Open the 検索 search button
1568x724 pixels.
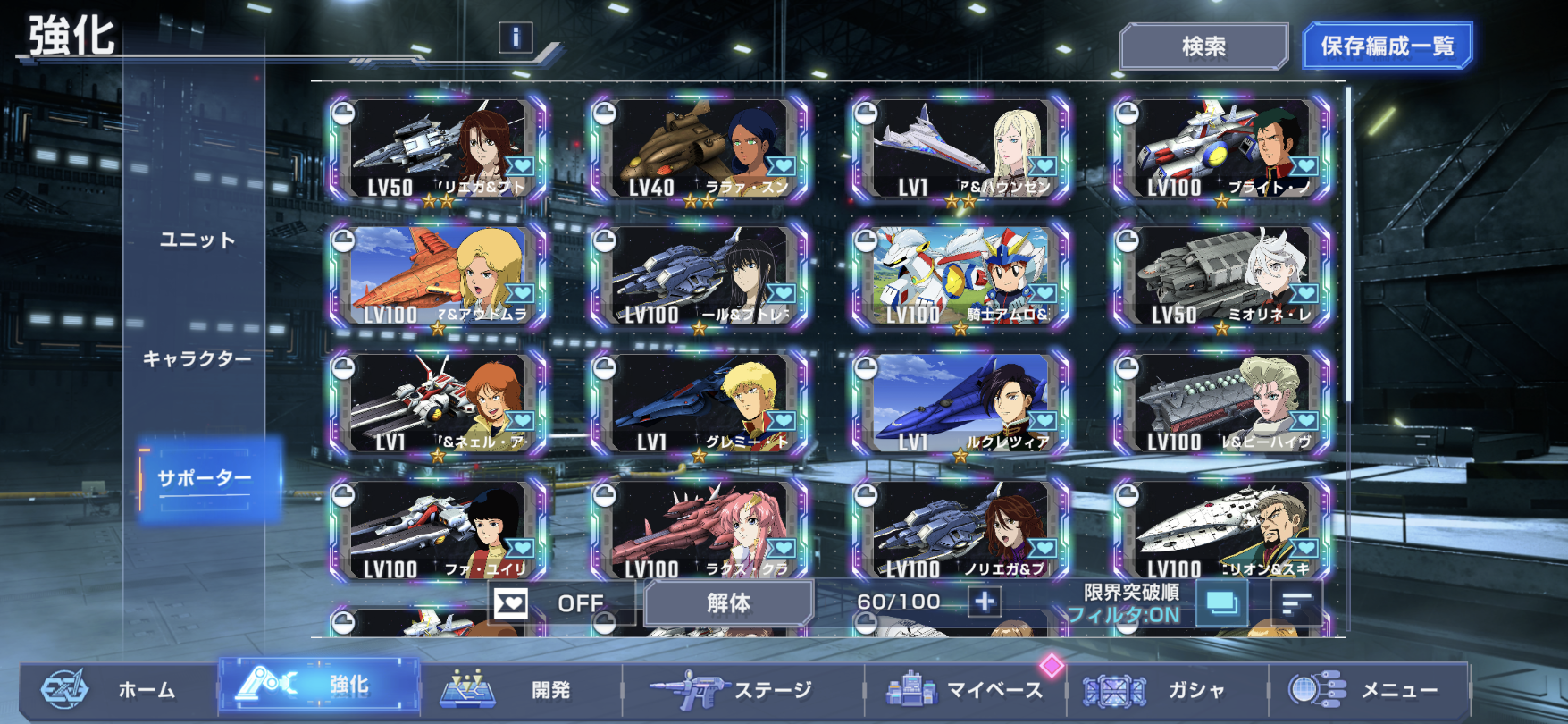click(x=1203, y=46)
